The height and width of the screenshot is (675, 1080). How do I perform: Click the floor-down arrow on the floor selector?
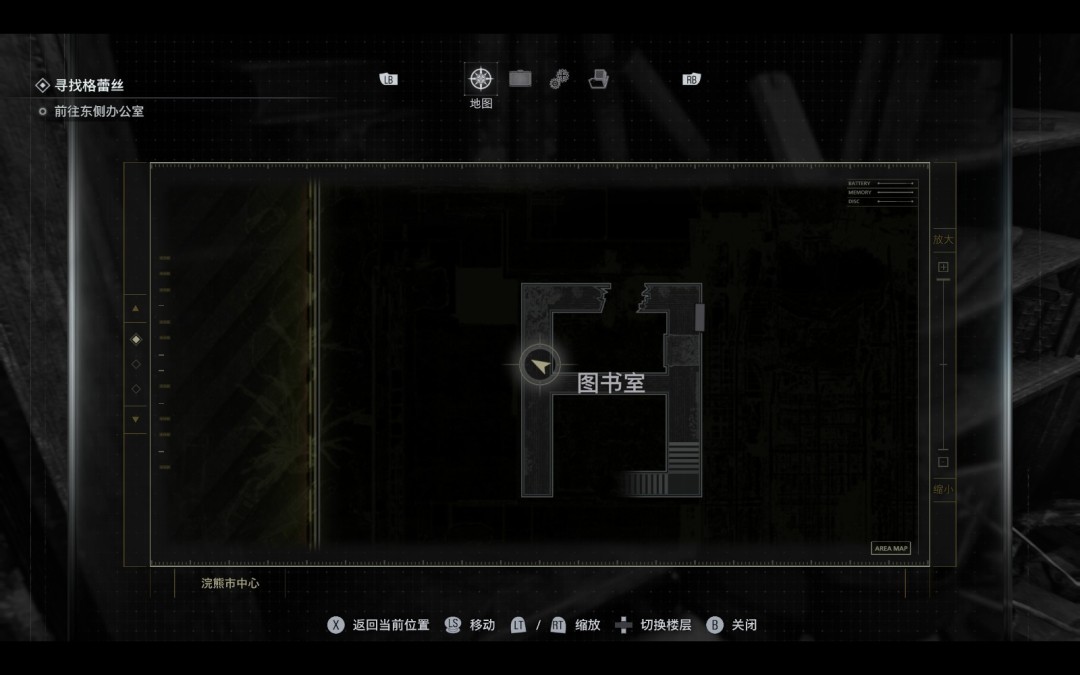[136, 419]
